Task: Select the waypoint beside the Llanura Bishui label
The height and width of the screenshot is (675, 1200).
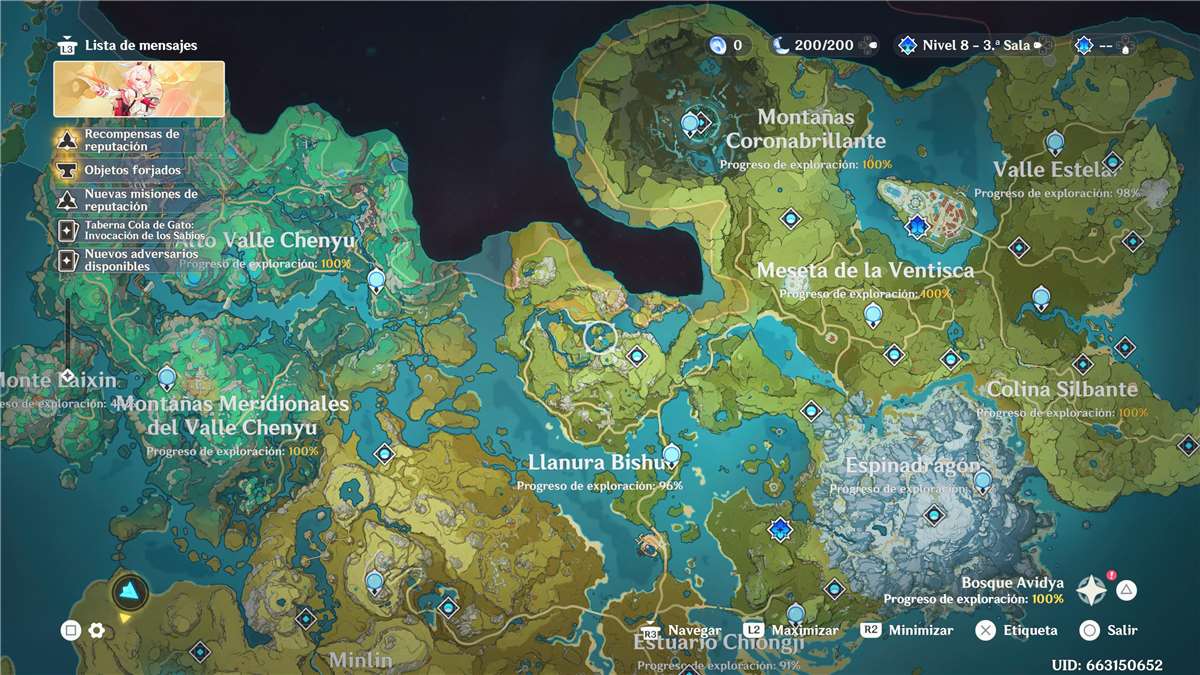Action: [671, 455]
